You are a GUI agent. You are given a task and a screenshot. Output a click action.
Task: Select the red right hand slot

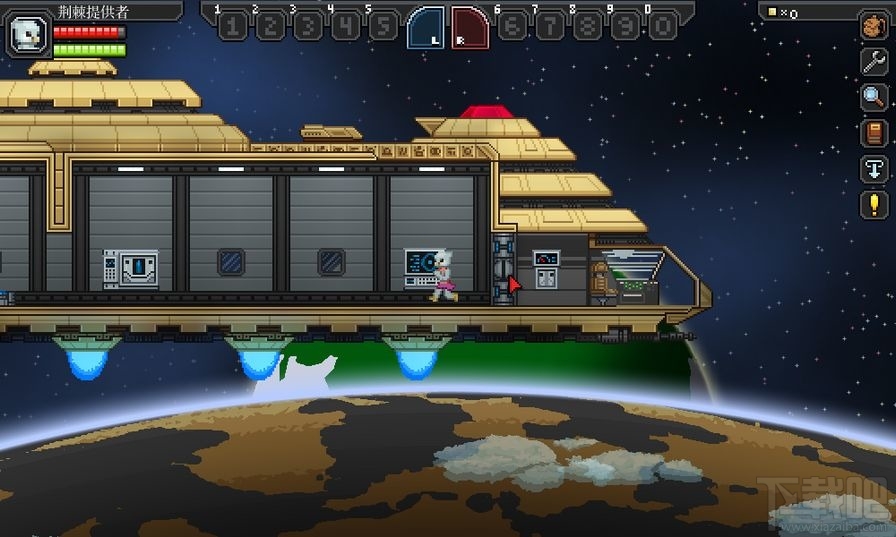coord(470,27)
